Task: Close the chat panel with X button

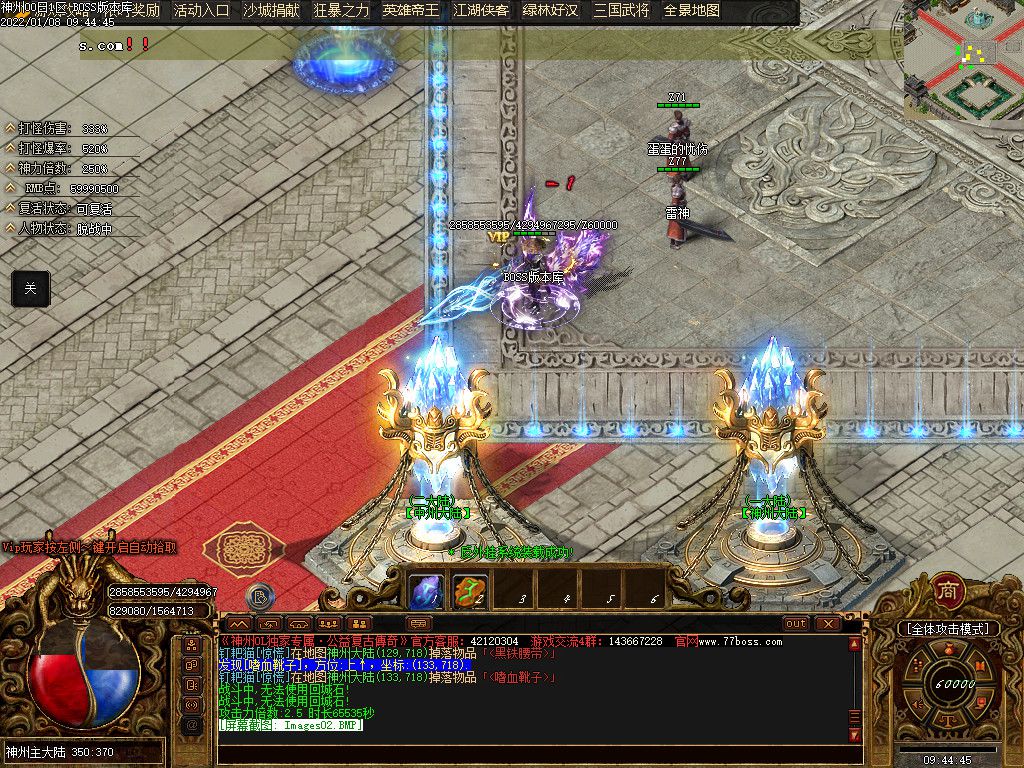Action: pyautogui.click(x=827, y=623)
